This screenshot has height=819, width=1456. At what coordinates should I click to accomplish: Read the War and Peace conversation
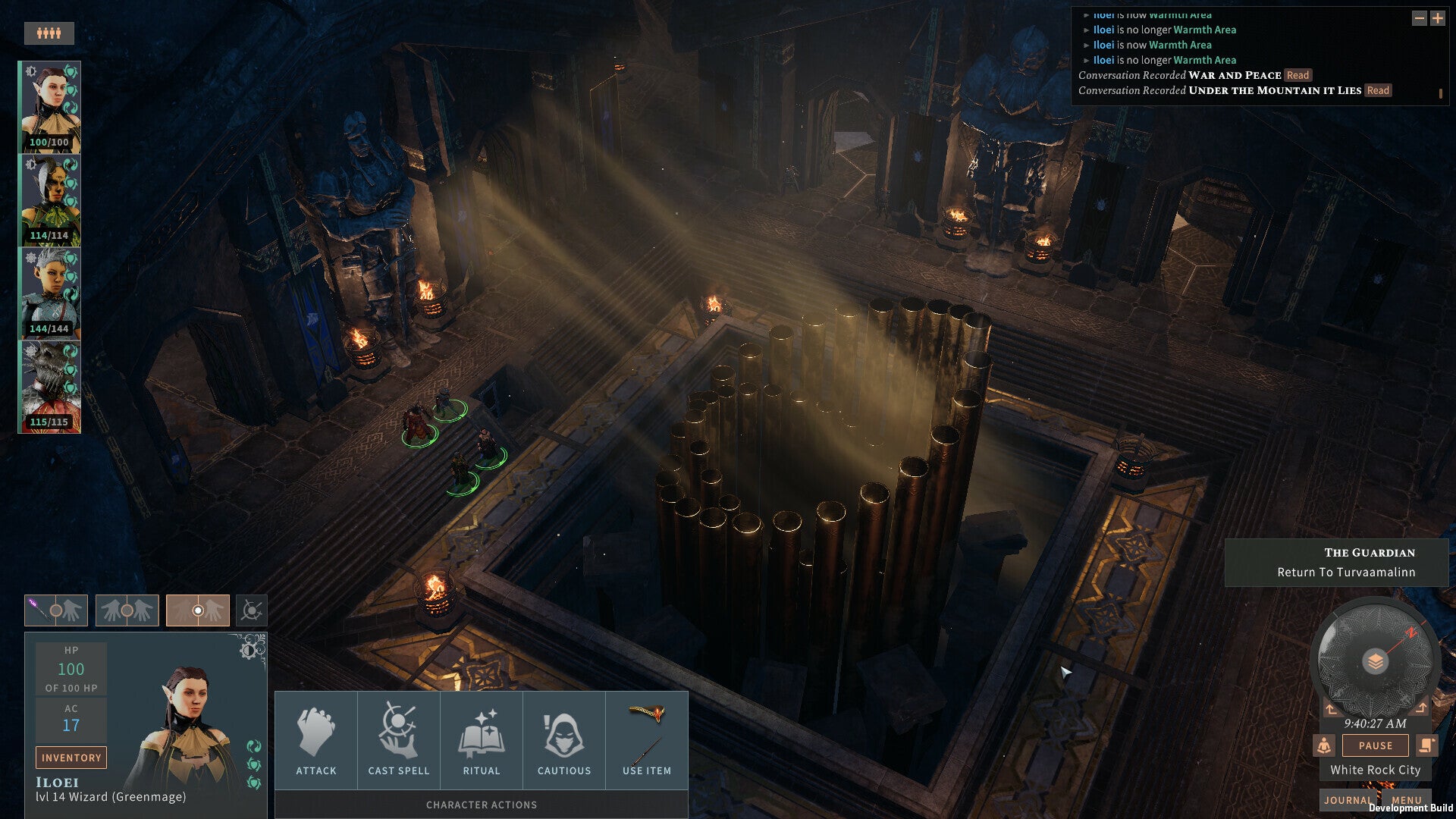[x=1298, y=75]
